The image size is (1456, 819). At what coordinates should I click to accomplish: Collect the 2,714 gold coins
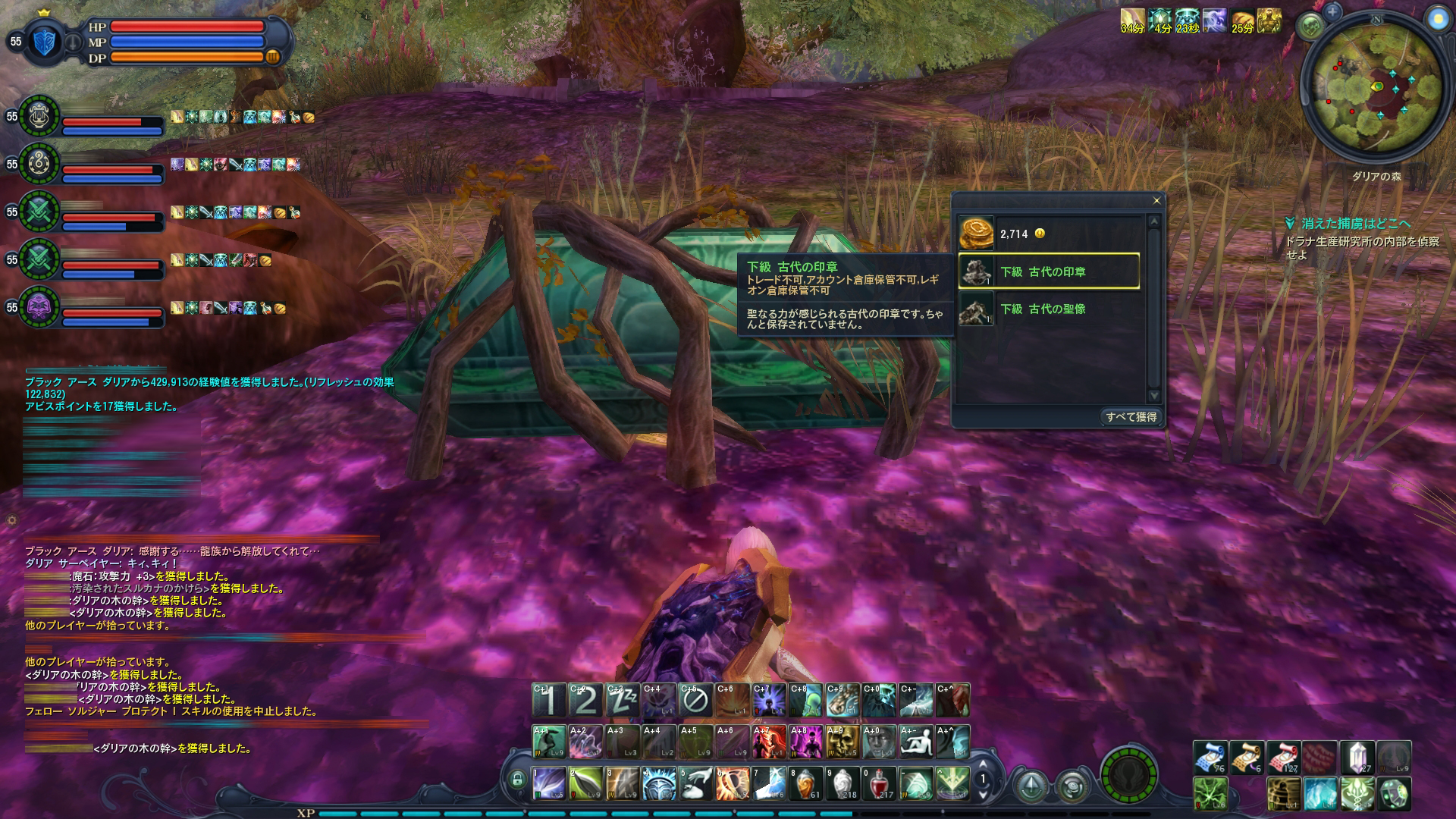(x=1049, y=234)
